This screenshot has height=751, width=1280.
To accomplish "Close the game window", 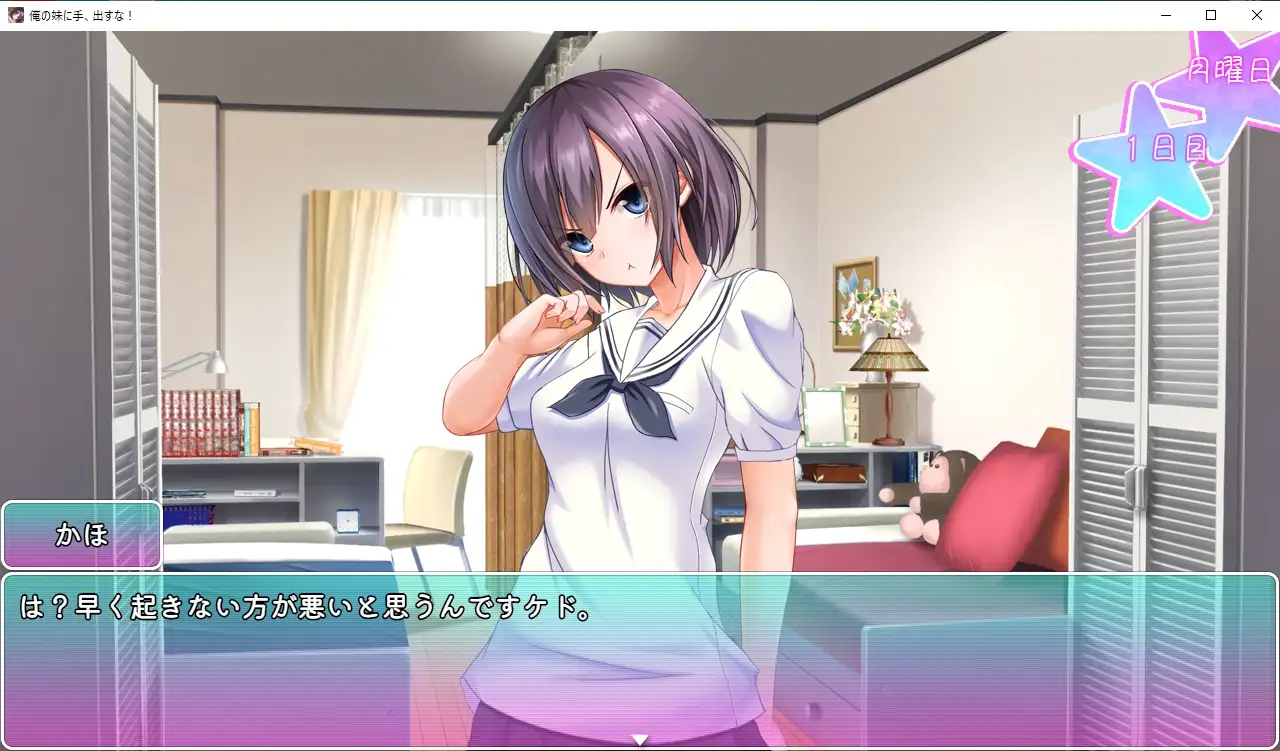I will [x=1257, y=15].
